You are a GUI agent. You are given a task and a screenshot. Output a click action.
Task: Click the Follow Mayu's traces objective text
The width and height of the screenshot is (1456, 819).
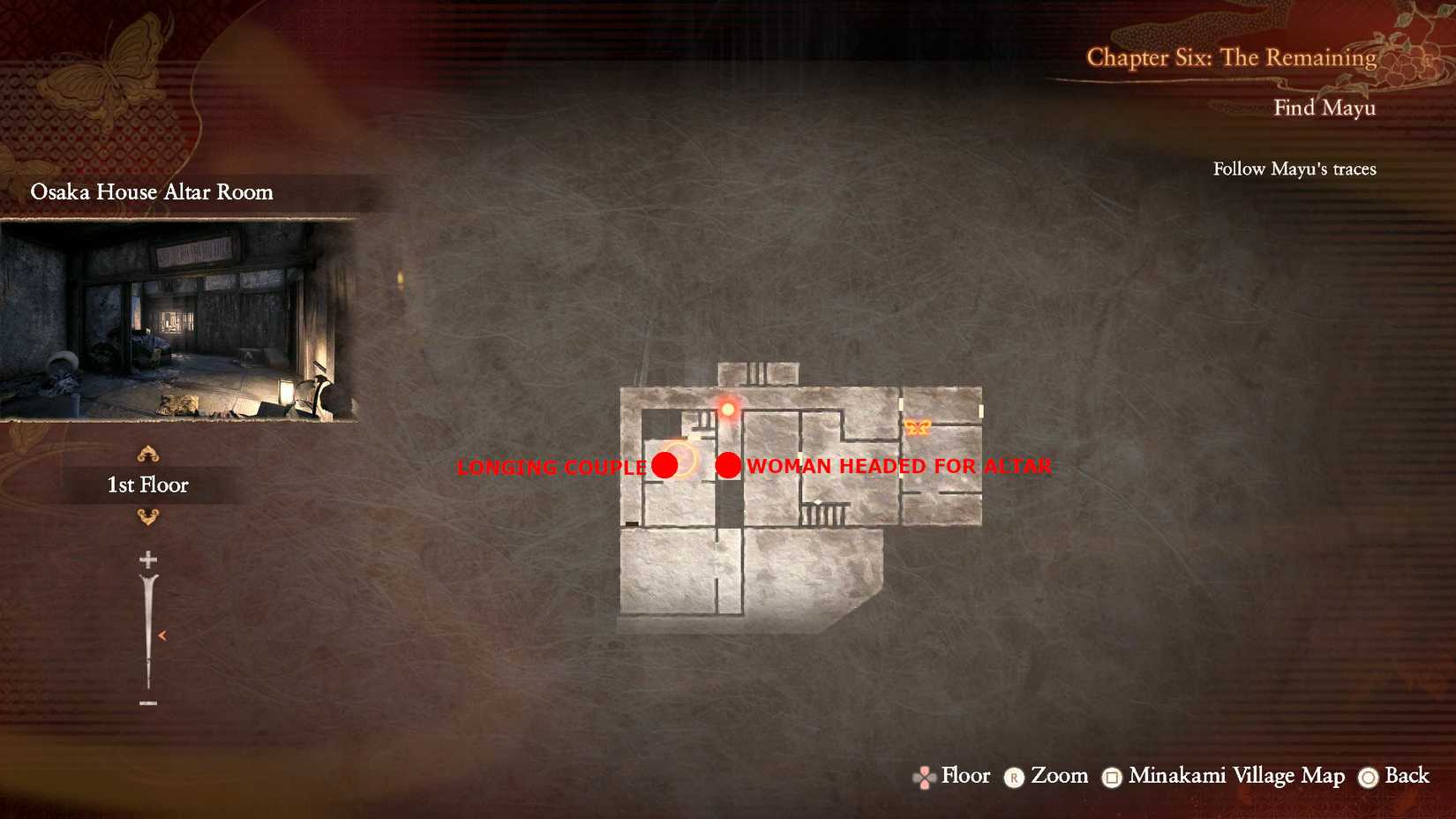(x=1294, y=169)
